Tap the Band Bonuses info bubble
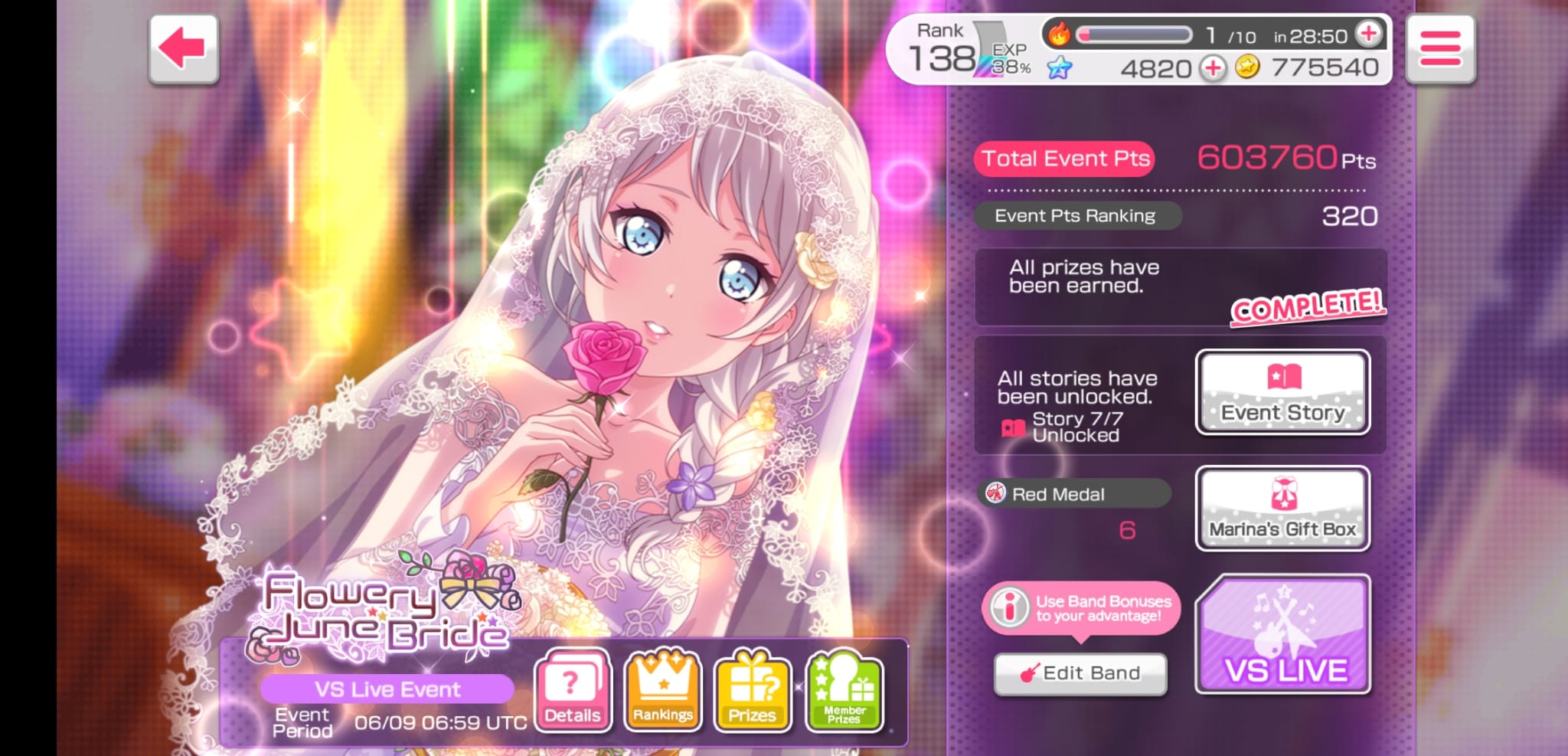This screenshot has width=1568, height=756. click(x=1081, y=608)
